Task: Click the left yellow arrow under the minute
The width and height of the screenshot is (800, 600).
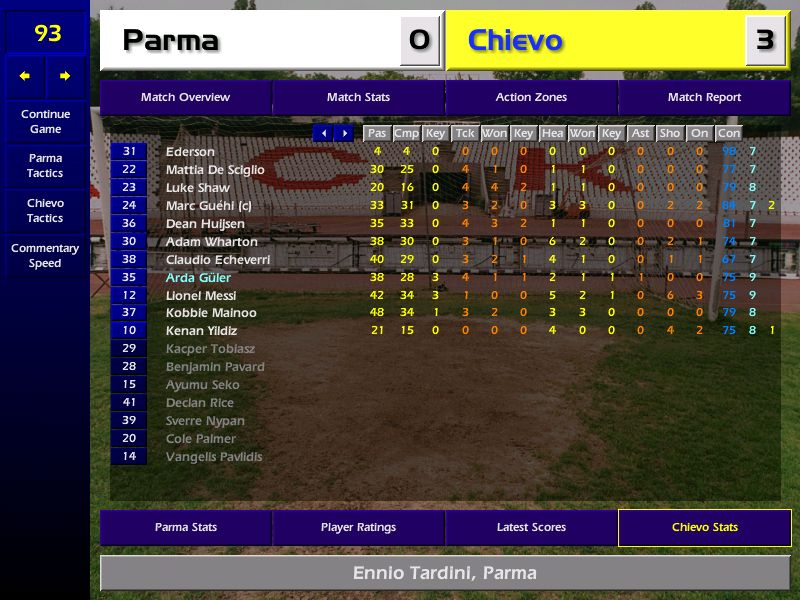Action: point(25,76)
